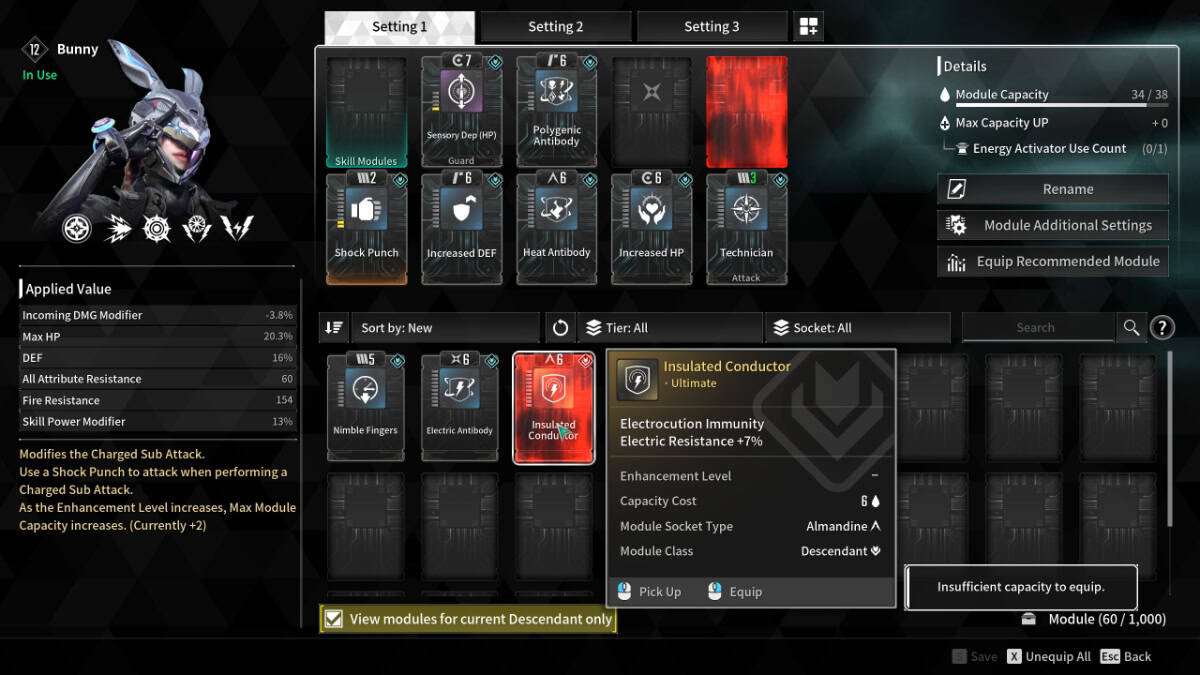Viewport: 1200px width, 675px height.
Task: Click the Skill Modules slot
Action: [x=366, y=111]
